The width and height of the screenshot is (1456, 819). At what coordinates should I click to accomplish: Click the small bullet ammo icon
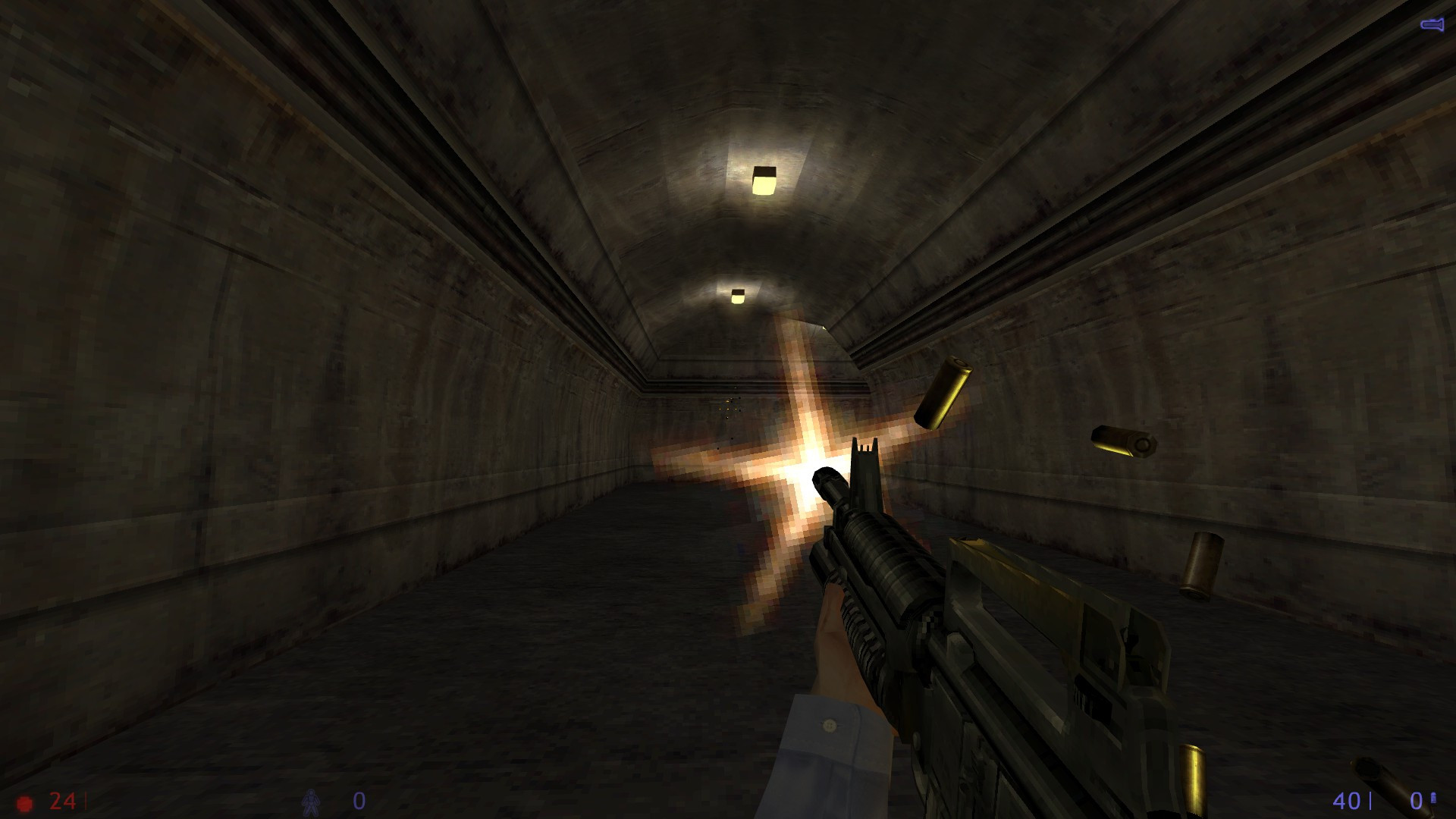tap(1434, 798)
